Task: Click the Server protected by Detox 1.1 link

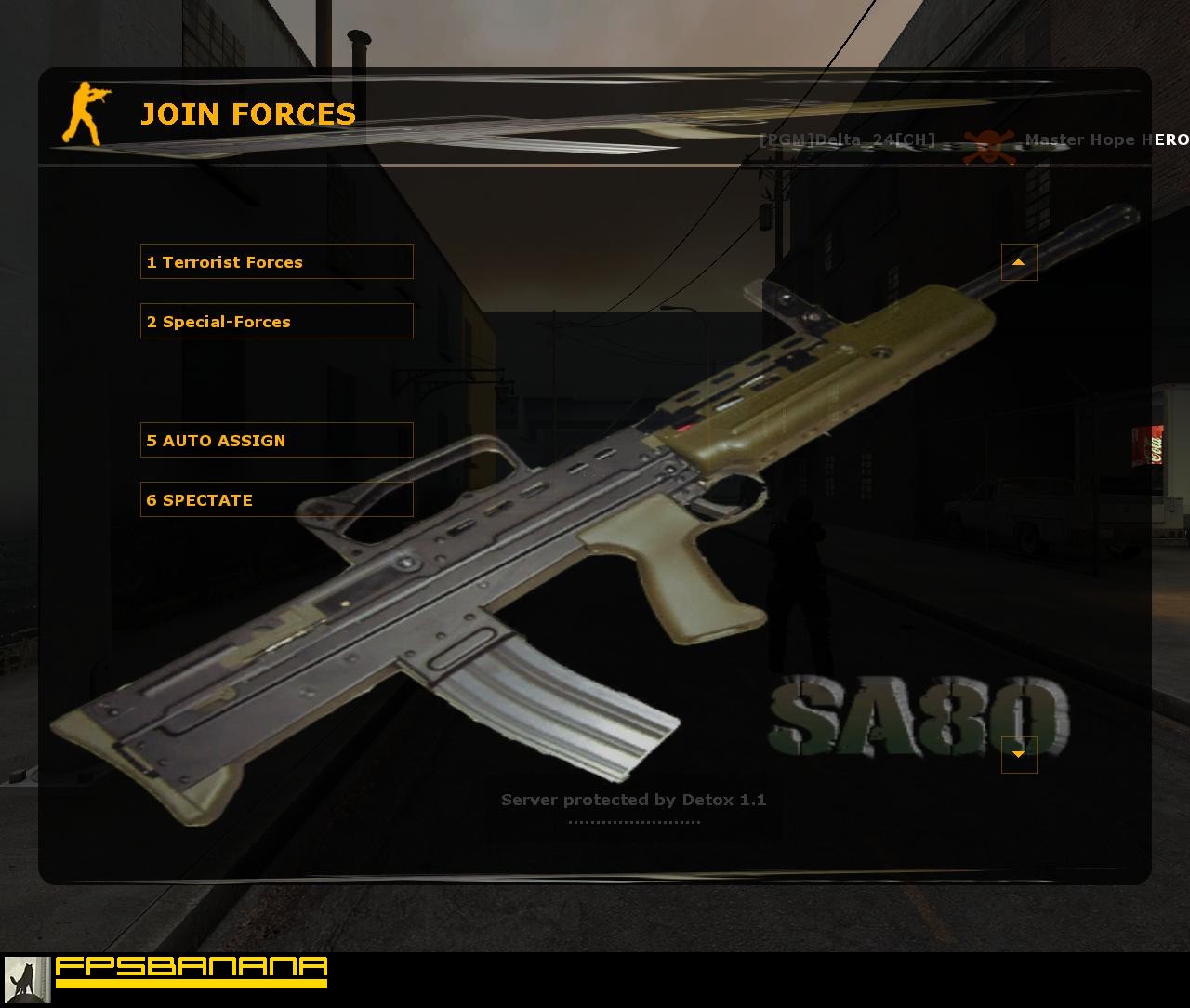Action: [635, 799]
